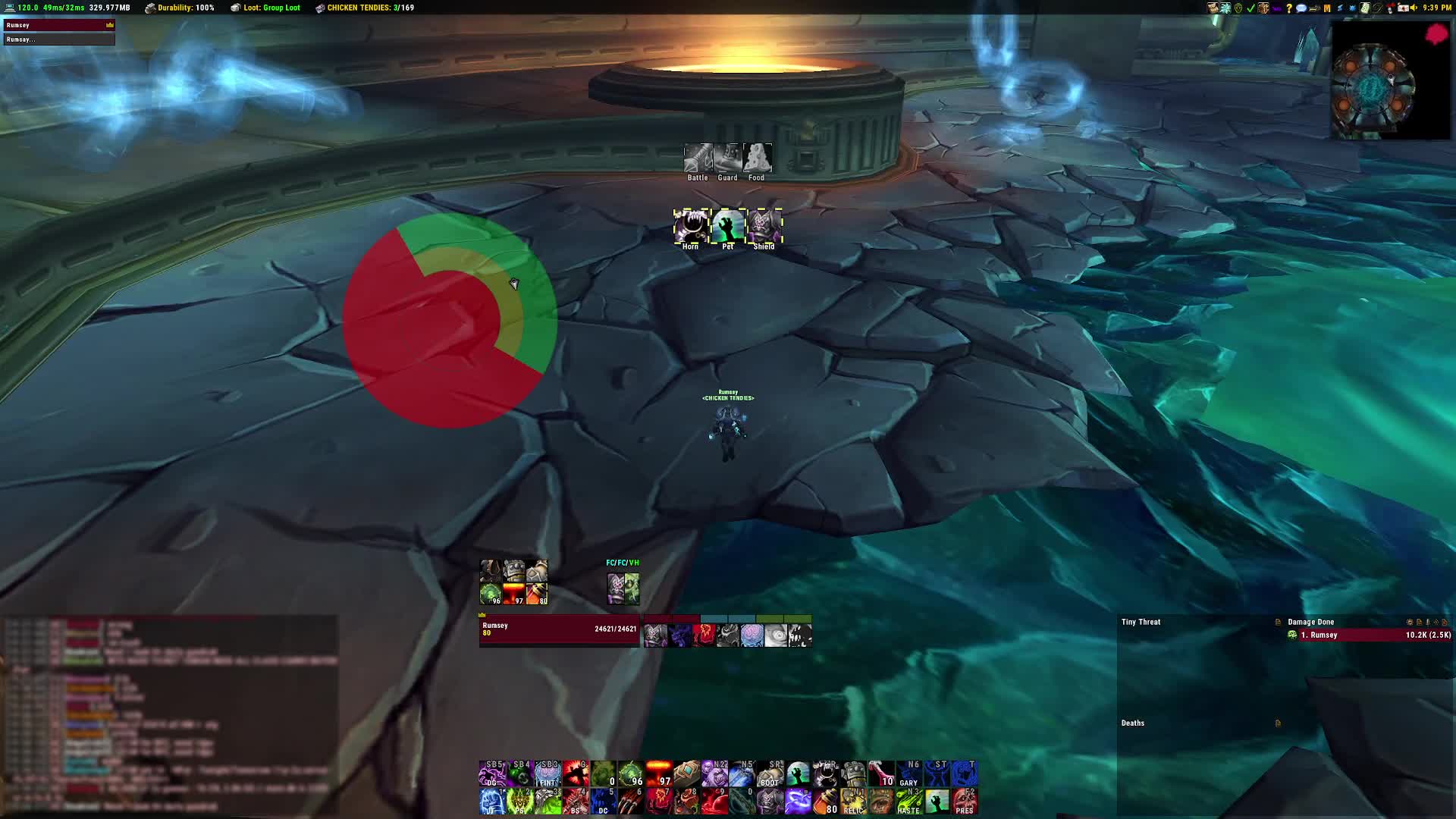This screenshot has height=819, width=1456.
Task: Select the Guard elixir reminder icon
Action: pos(727,158)
